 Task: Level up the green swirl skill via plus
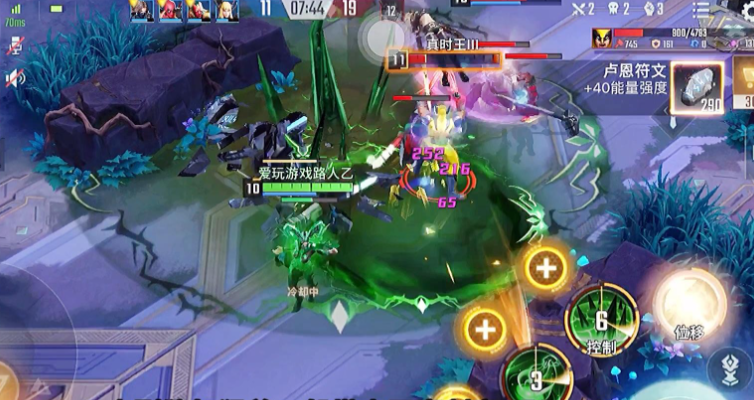tap(484, 328)
